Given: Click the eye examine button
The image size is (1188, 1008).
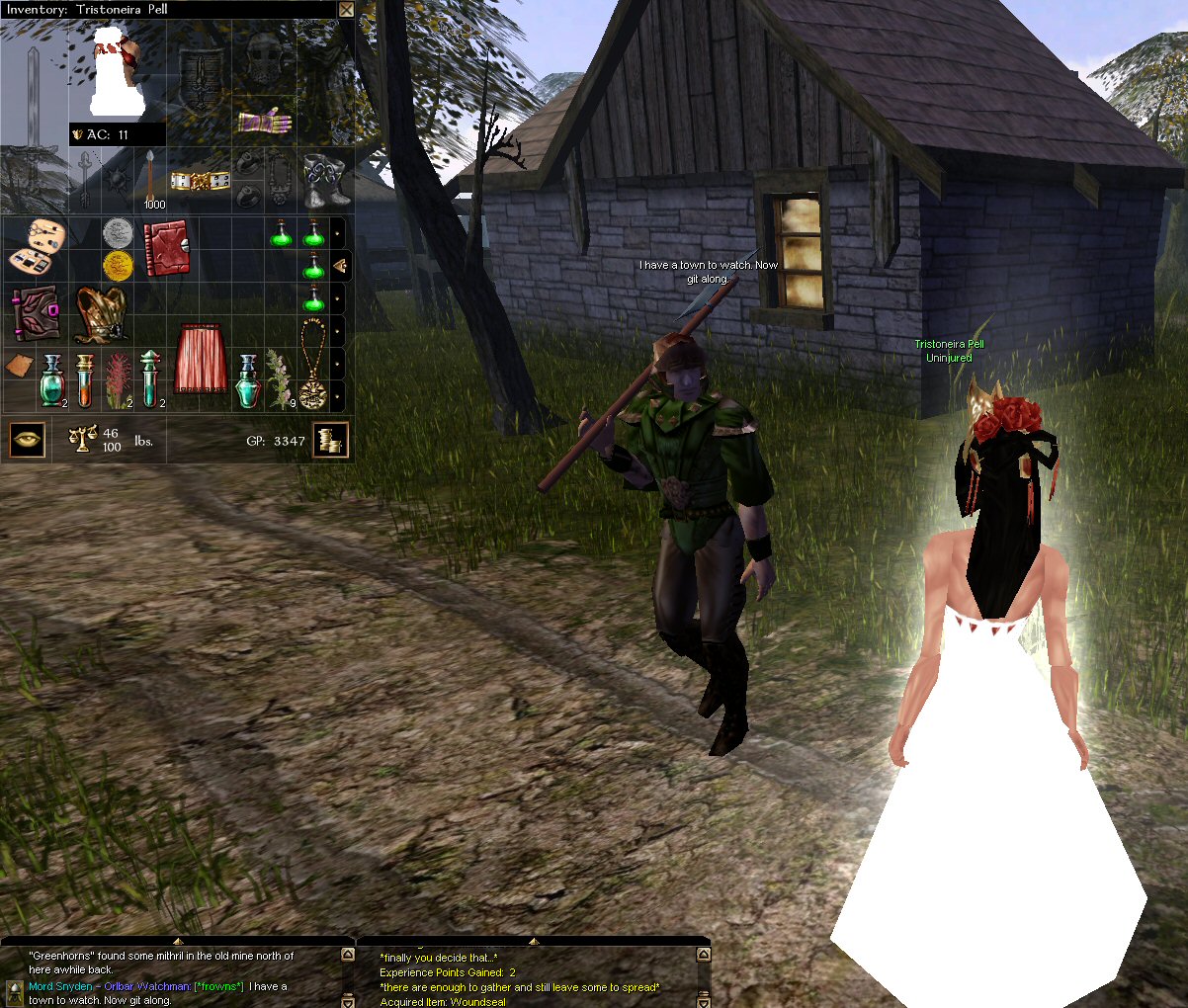Looking at the screenshot, I should click(27, 440).
